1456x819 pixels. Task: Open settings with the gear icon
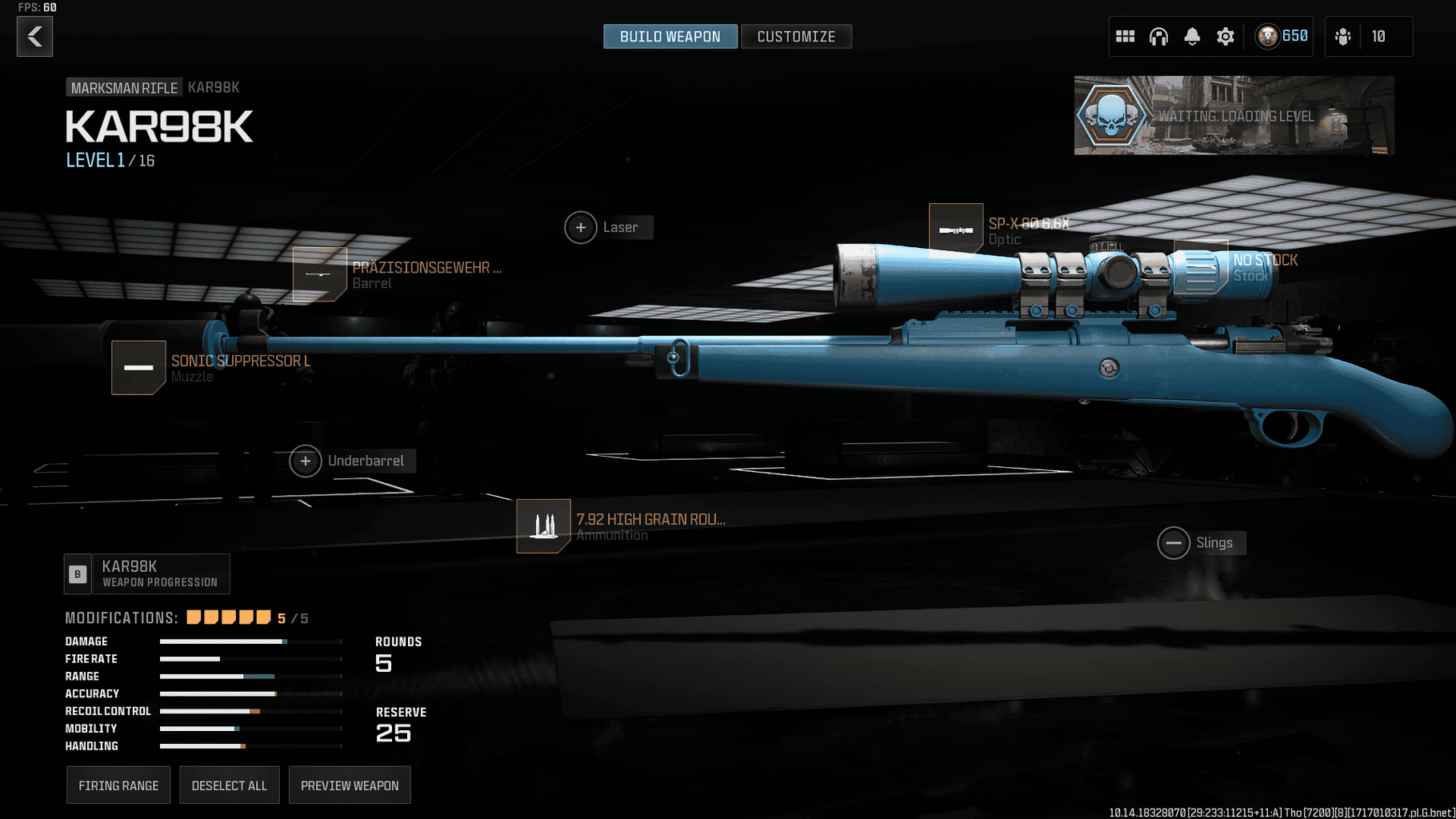point(1226,37)
